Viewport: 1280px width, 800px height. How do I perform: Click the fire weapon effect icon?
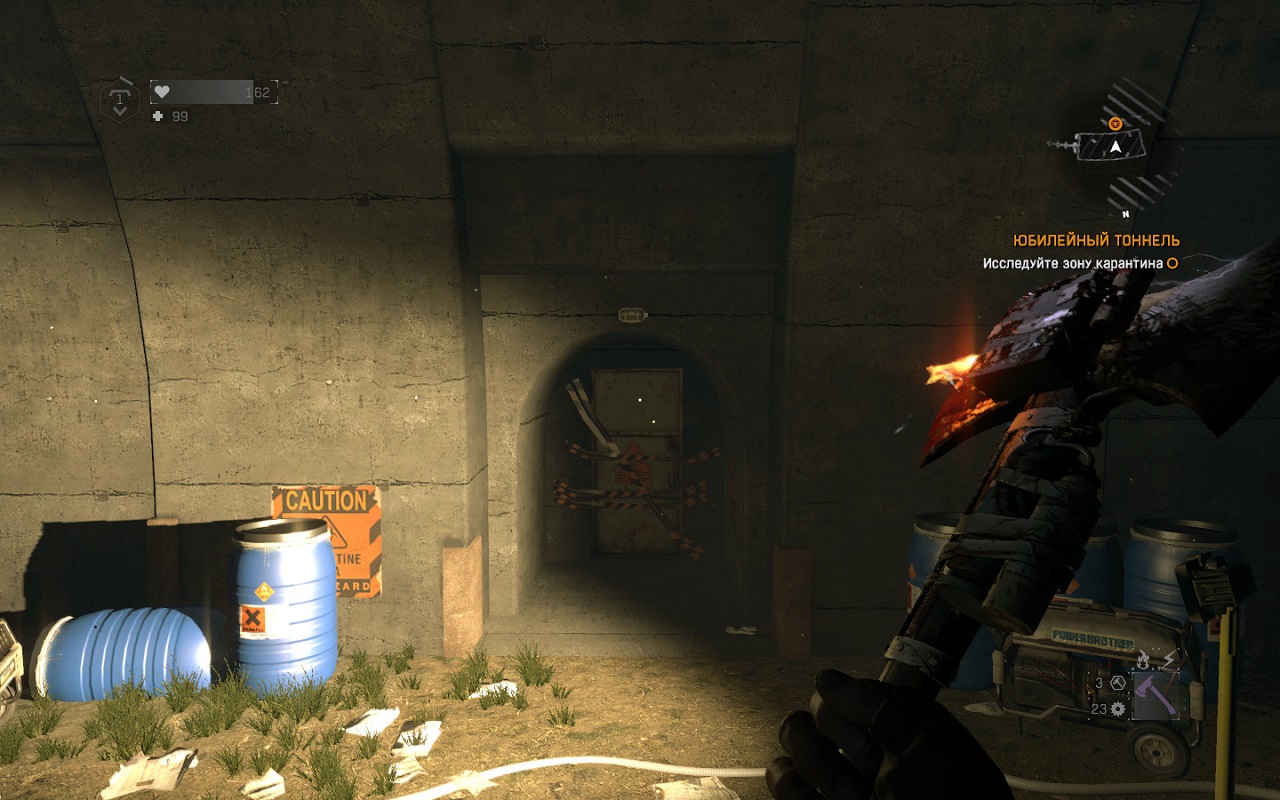1143,658
